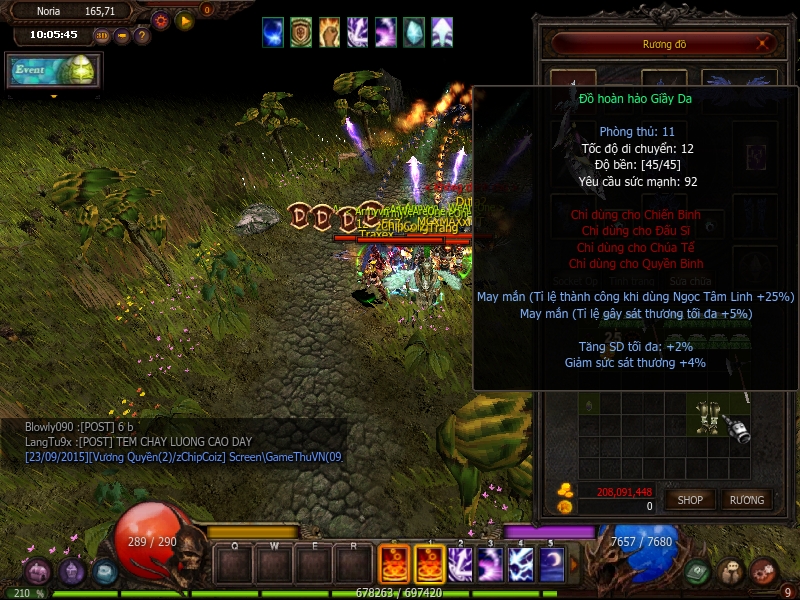Open the RƯƠNG storage chest

(x=746, y=499)
